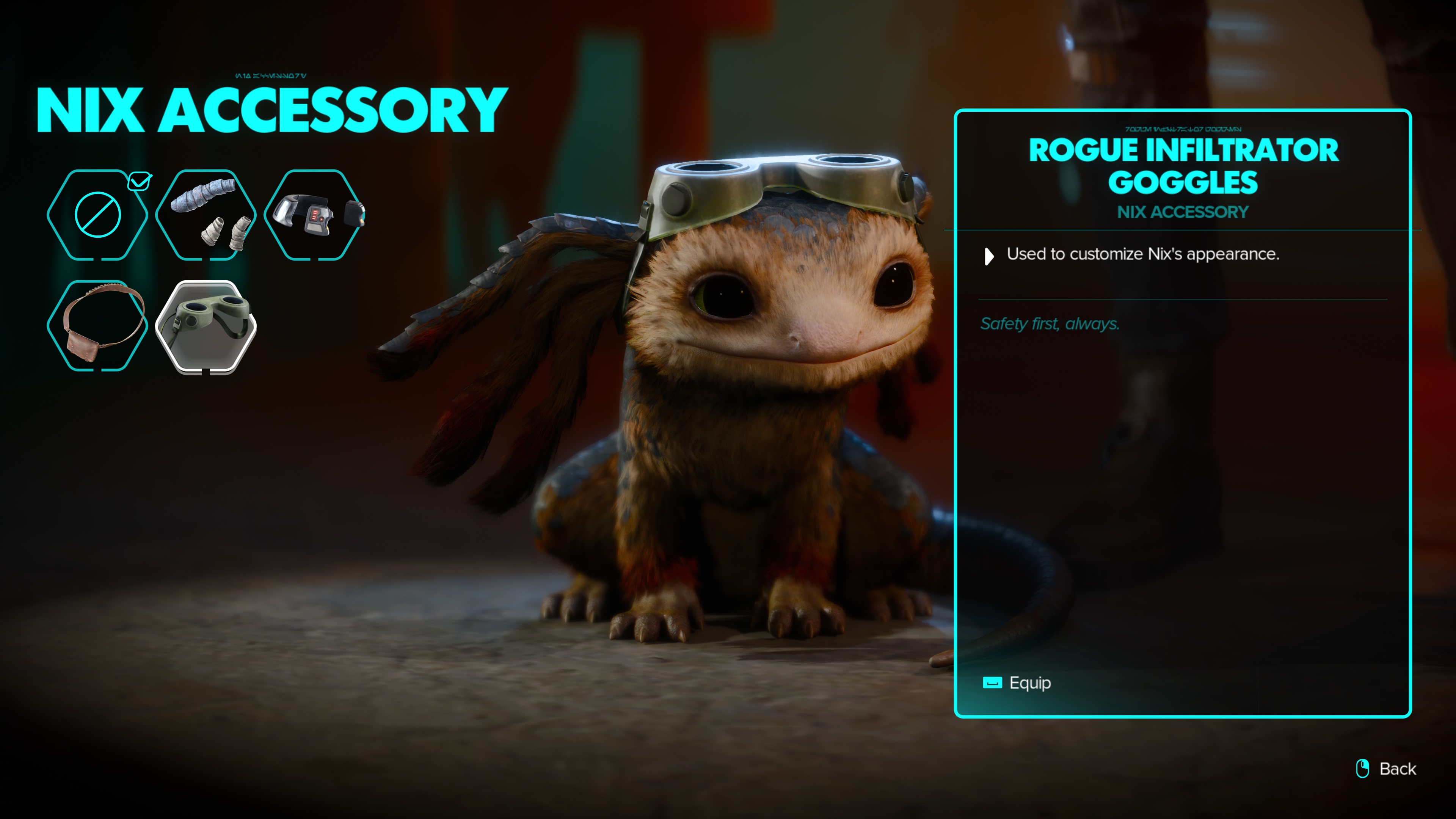Choose the bandage wraps accessory
The image size is (1456, 819).
pos(206,215)
